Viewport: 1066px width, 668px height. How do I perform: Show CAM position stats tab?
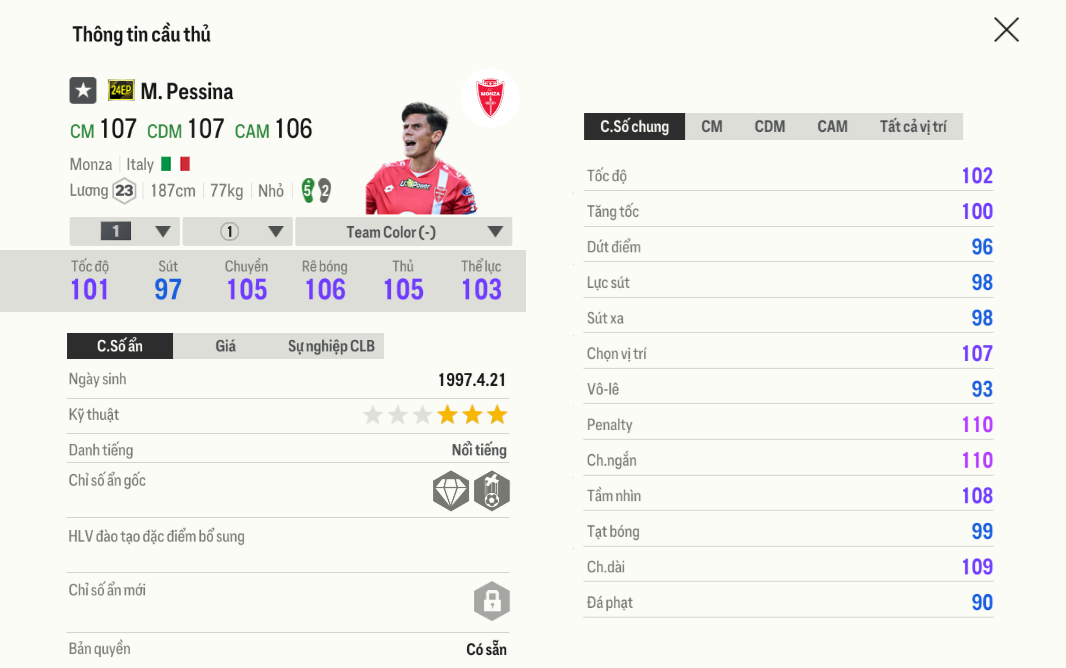coord(832,127)
